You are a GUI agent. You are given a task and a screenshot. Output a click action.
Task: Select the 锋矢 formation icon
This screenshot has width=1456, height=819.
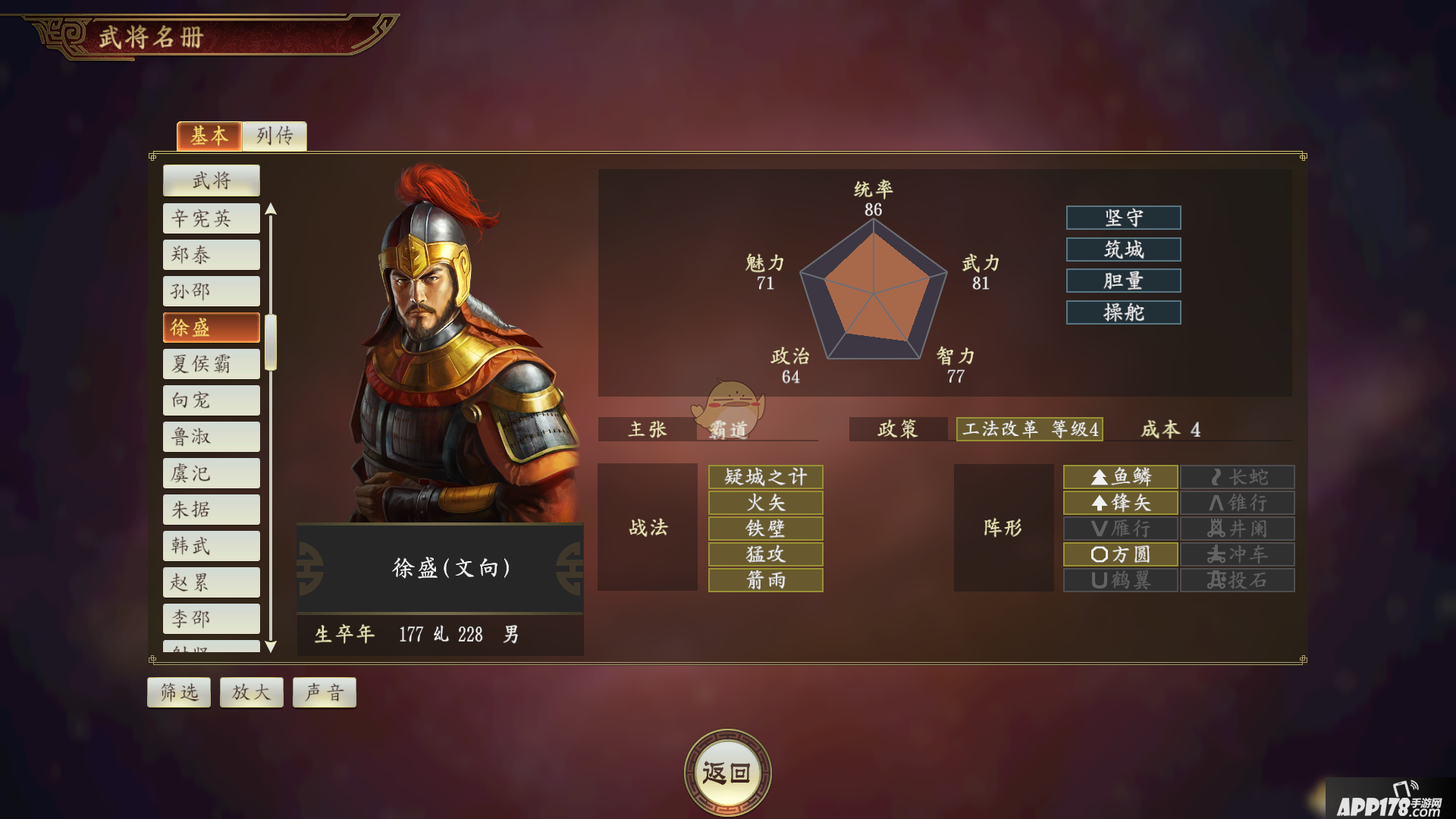(x=1120, y=502)
